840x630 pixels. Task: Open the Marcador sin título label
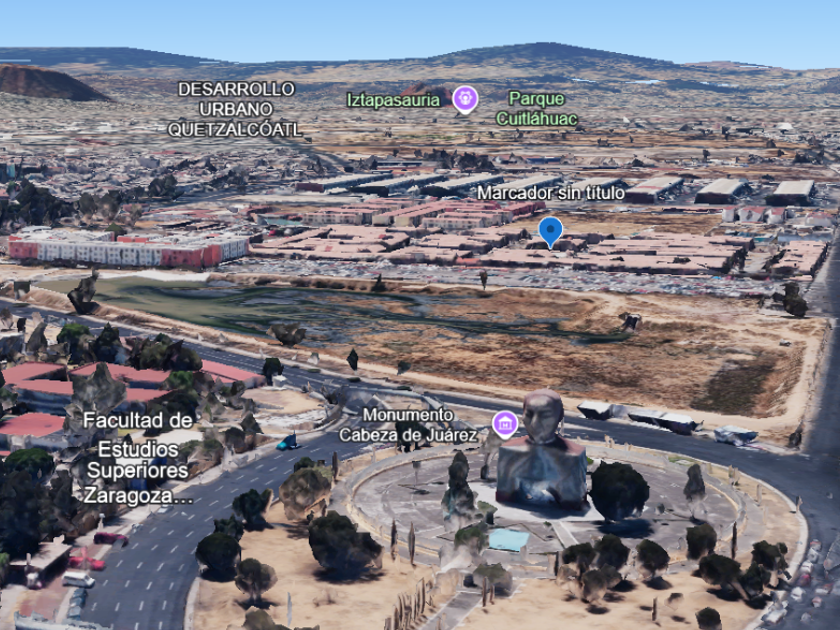550,192
